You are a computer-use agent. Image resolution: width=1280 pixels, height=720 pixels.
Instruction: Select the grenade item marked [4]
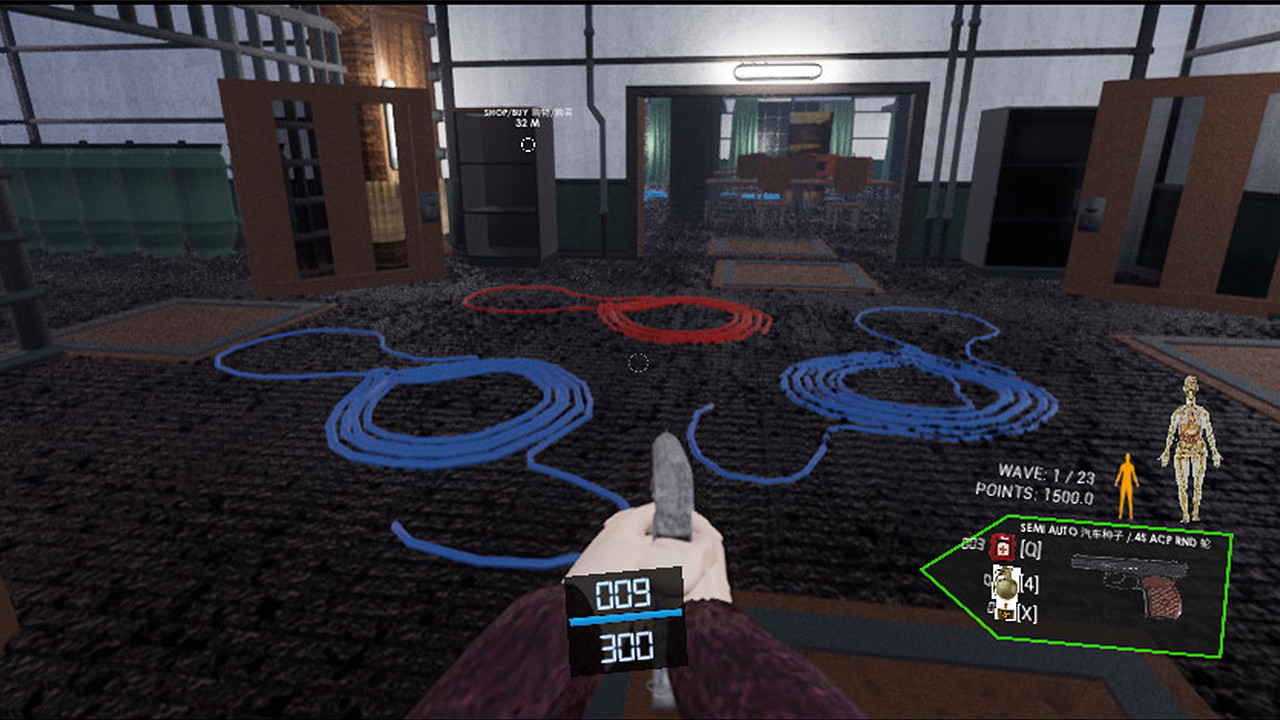point(1005,585)
